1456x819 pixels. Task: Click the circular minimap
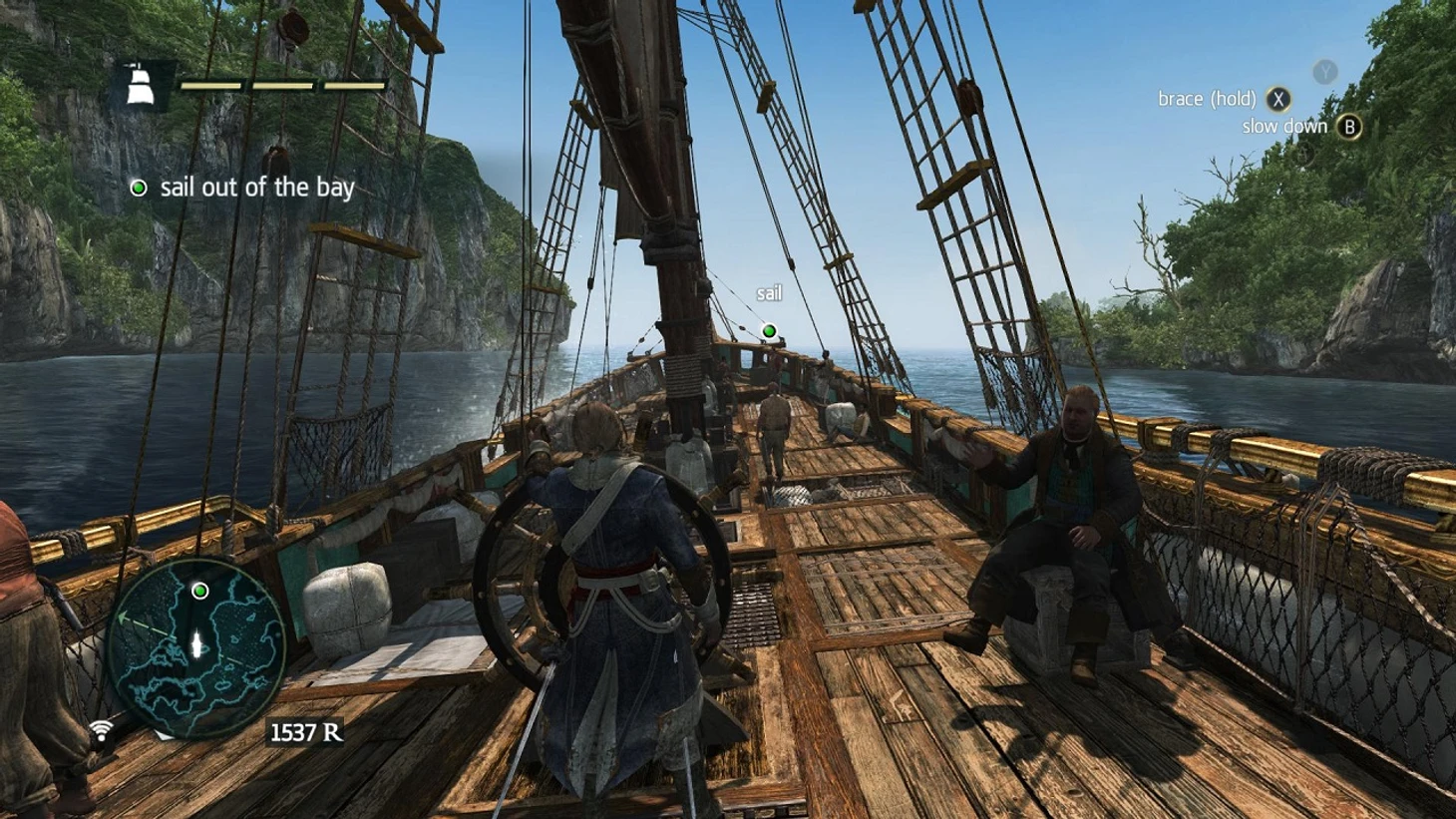195,647
